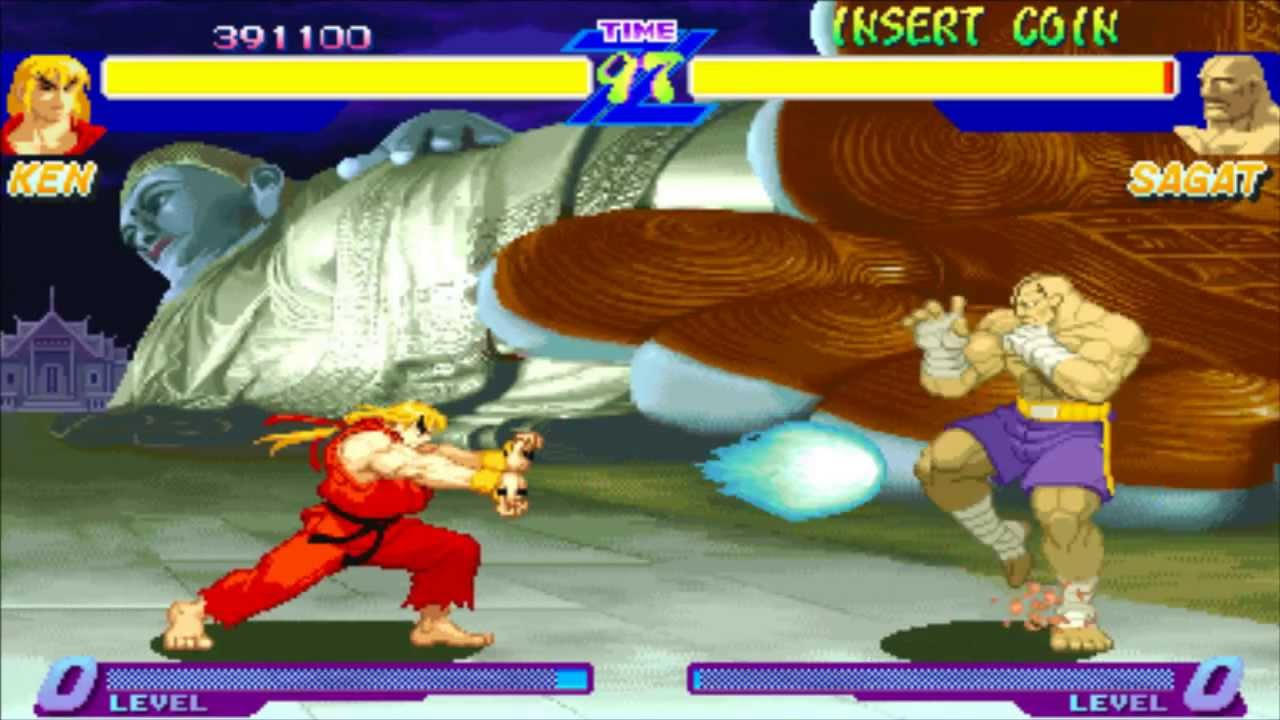Click the score display reading 391100
This screenshot has height=720, width=1280.
click(x=290, y=35)
